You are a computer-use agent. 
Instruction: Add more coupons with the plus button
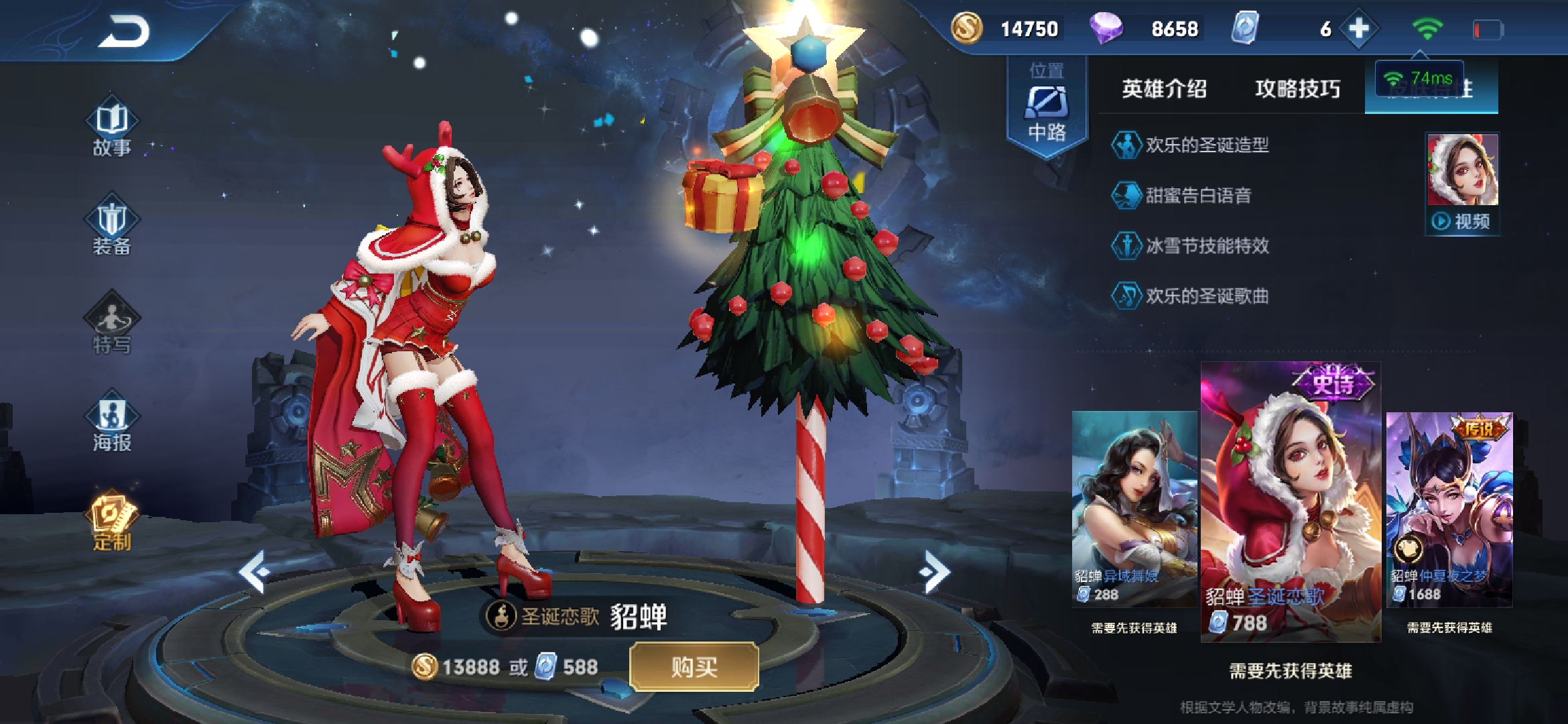1359,29
